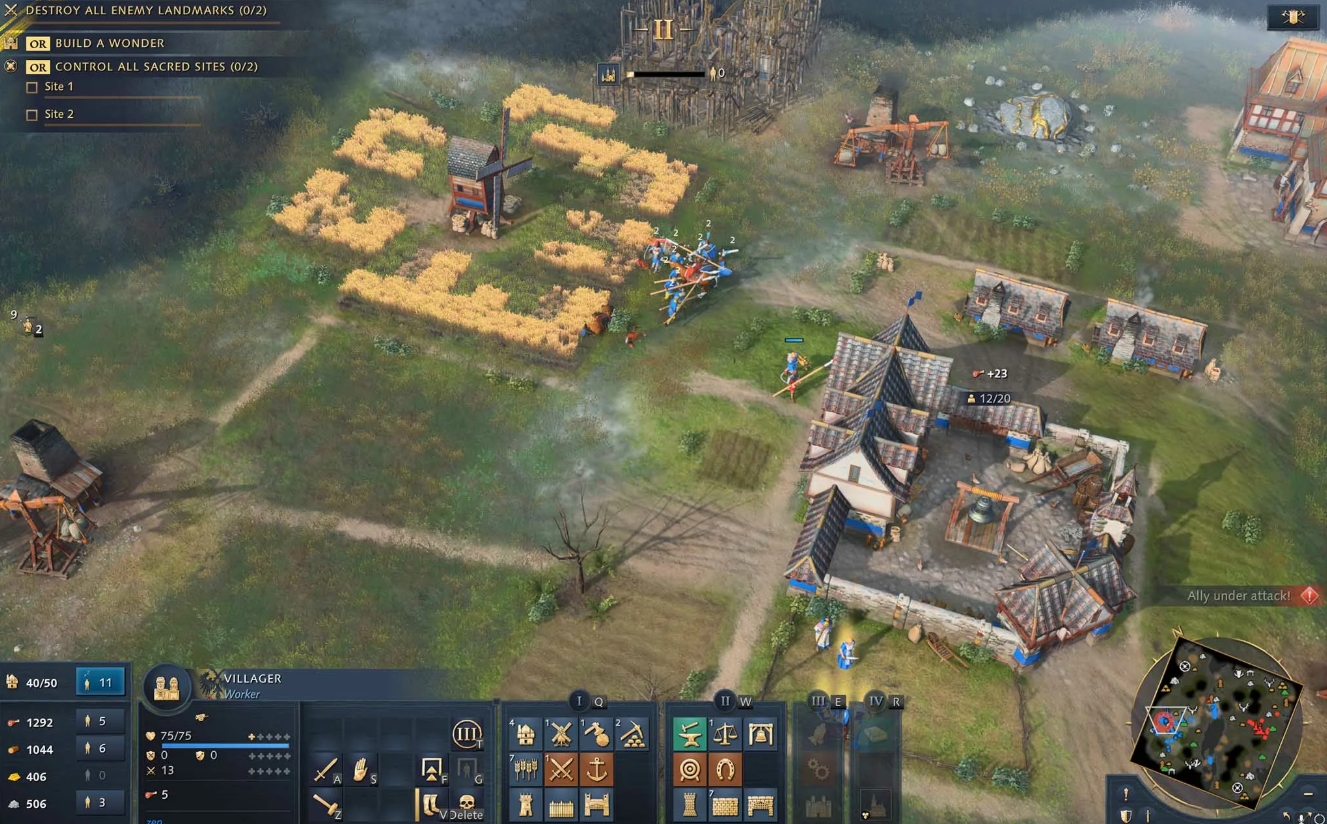
Task: Select the Mill build icon
Action: pyautogui.click(x=562, y=735)
